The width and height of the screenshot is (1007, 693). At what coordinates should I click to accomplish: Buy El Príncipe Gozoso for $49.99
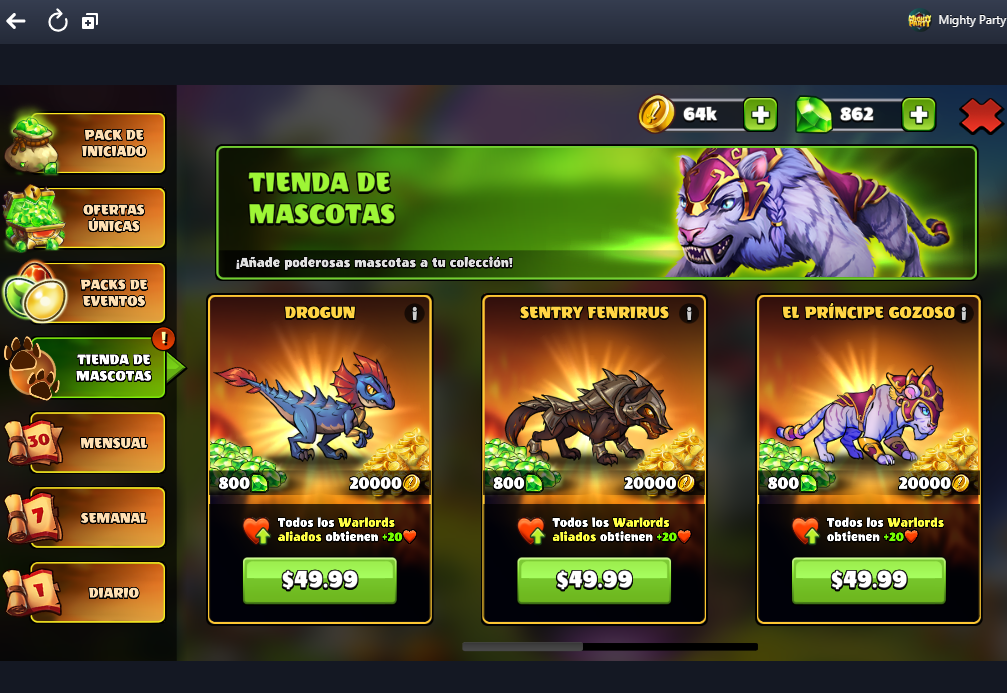pos(868,580)
